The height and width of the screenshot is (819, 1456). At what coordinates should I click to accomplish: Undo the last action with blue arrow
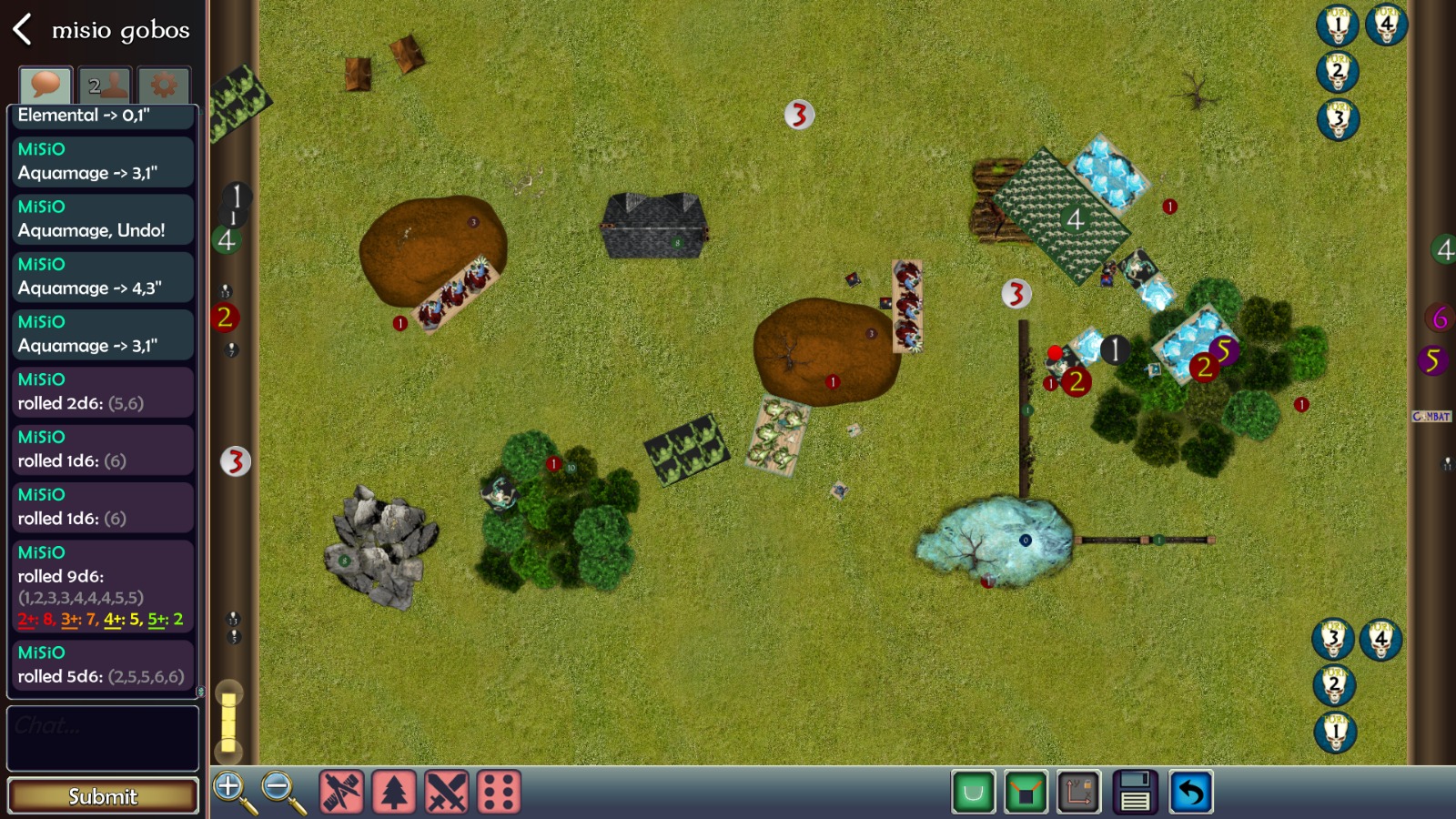[x=1190, y=792]
